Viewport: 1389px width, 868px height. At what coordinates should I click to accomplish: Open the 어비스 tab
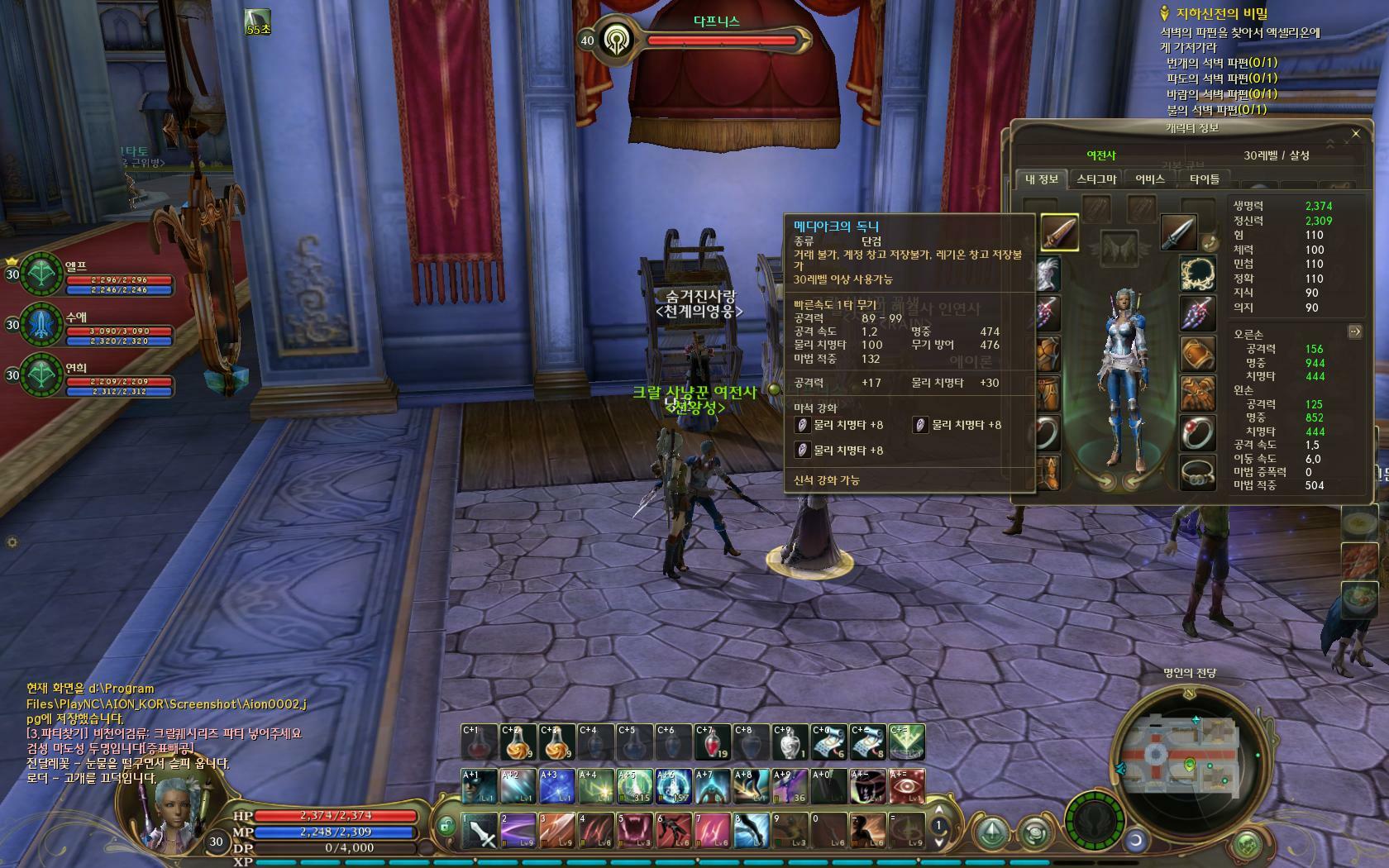1149,179
